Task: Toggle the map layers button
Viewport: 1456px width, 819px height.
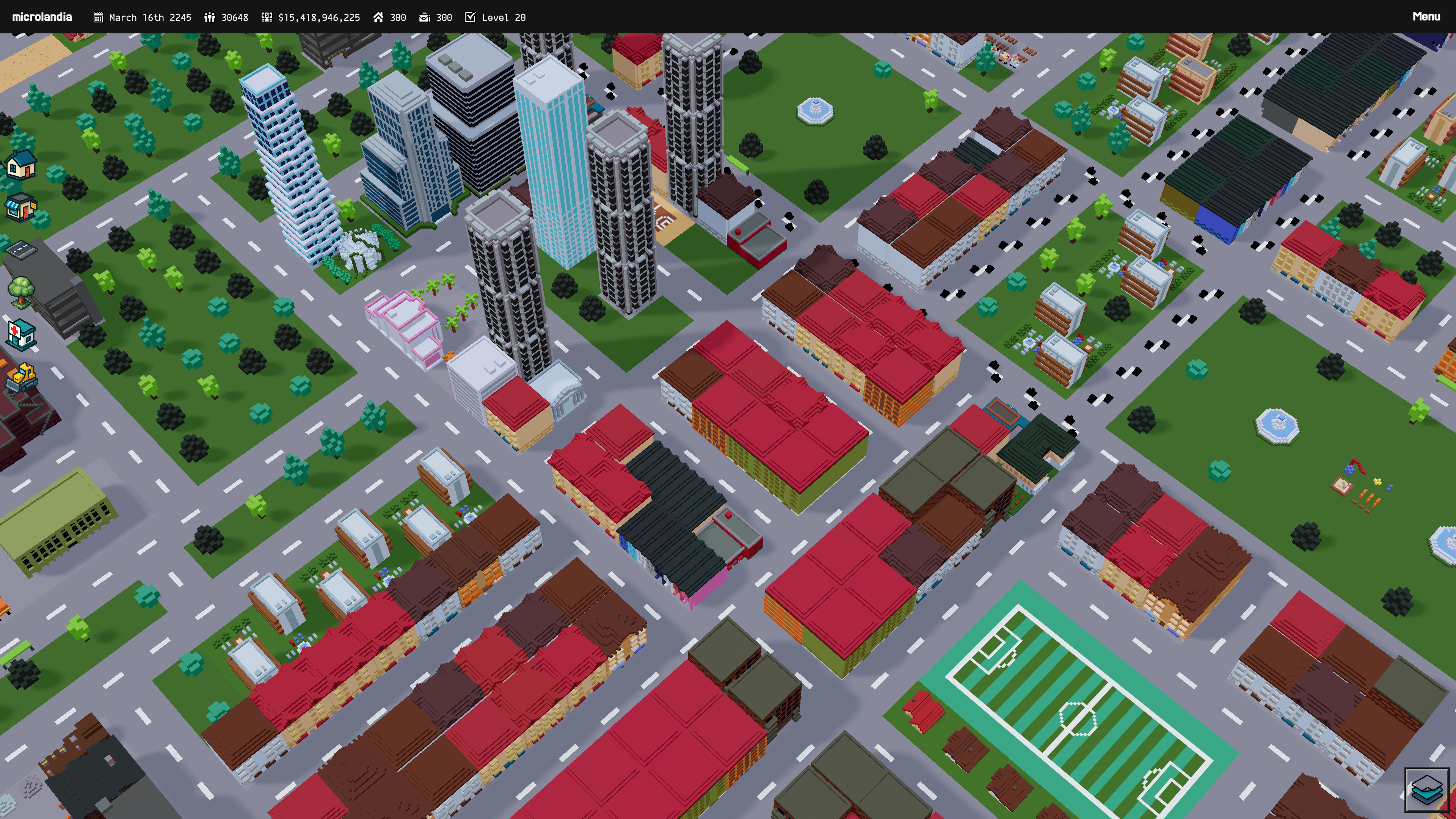Action: click(x=1426, y=789)
